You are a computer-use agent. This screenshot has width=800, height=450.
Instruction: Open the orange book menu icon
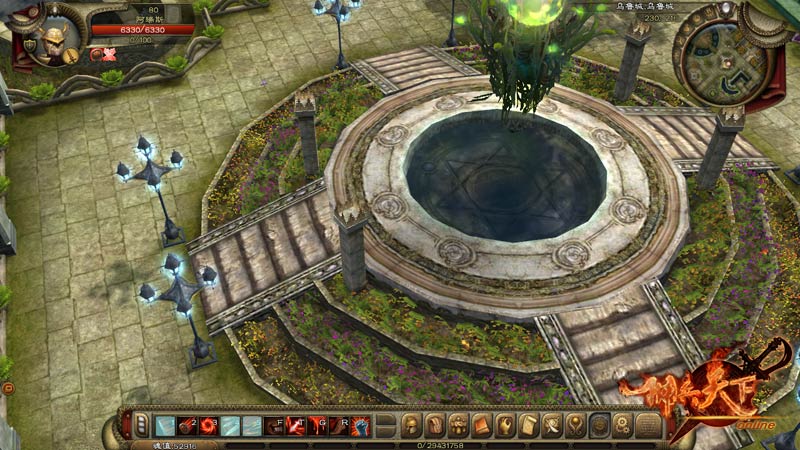click(x=481, y=425)
